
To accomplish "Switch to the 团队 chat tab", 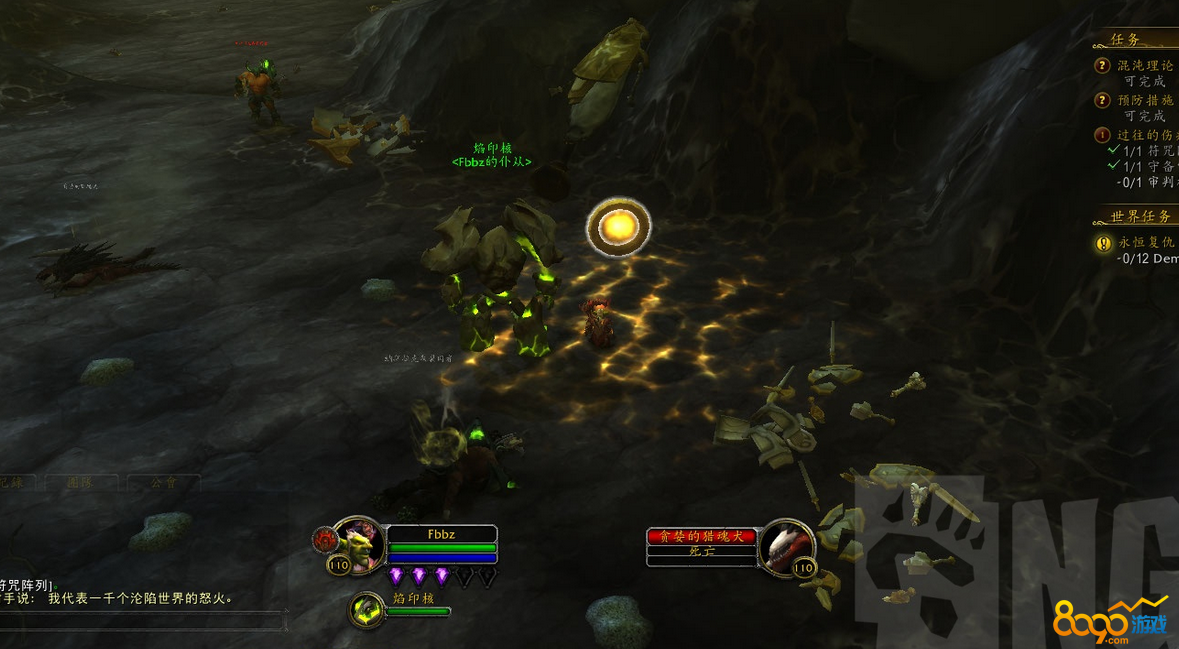I will [81, 482].
